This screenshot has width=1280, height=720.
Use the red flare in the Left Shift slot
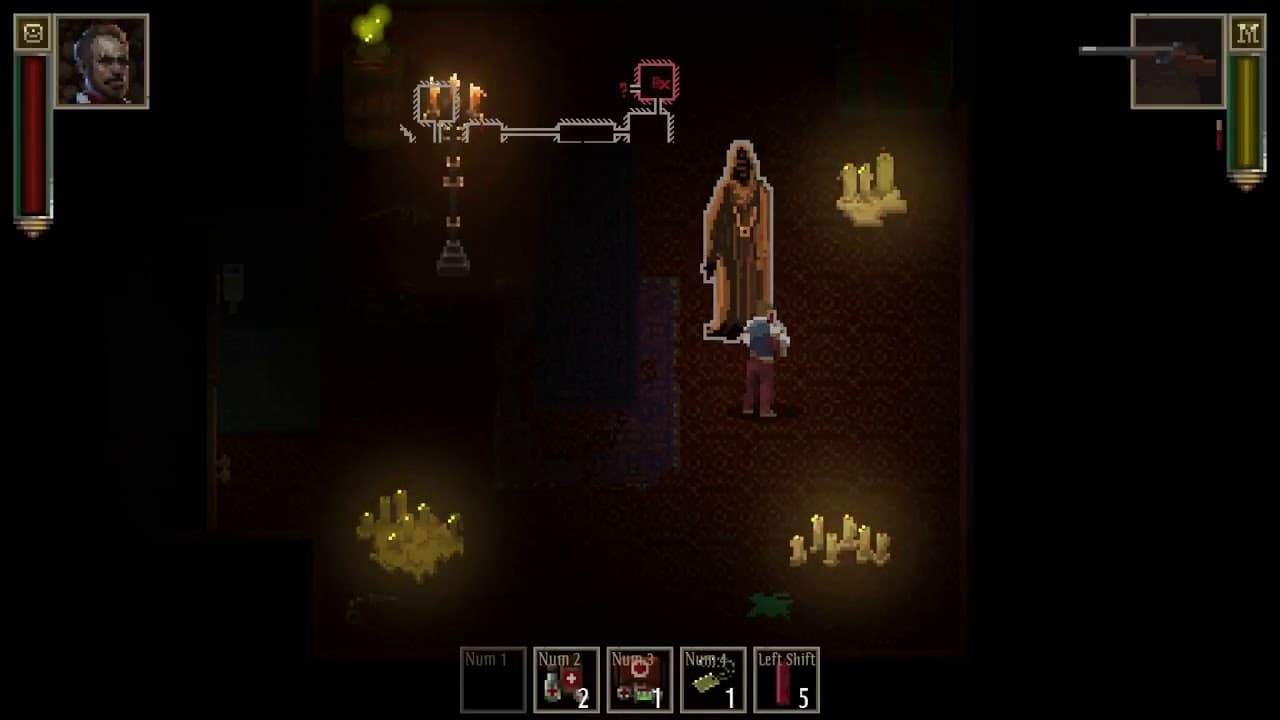click(x=786, y=681)
